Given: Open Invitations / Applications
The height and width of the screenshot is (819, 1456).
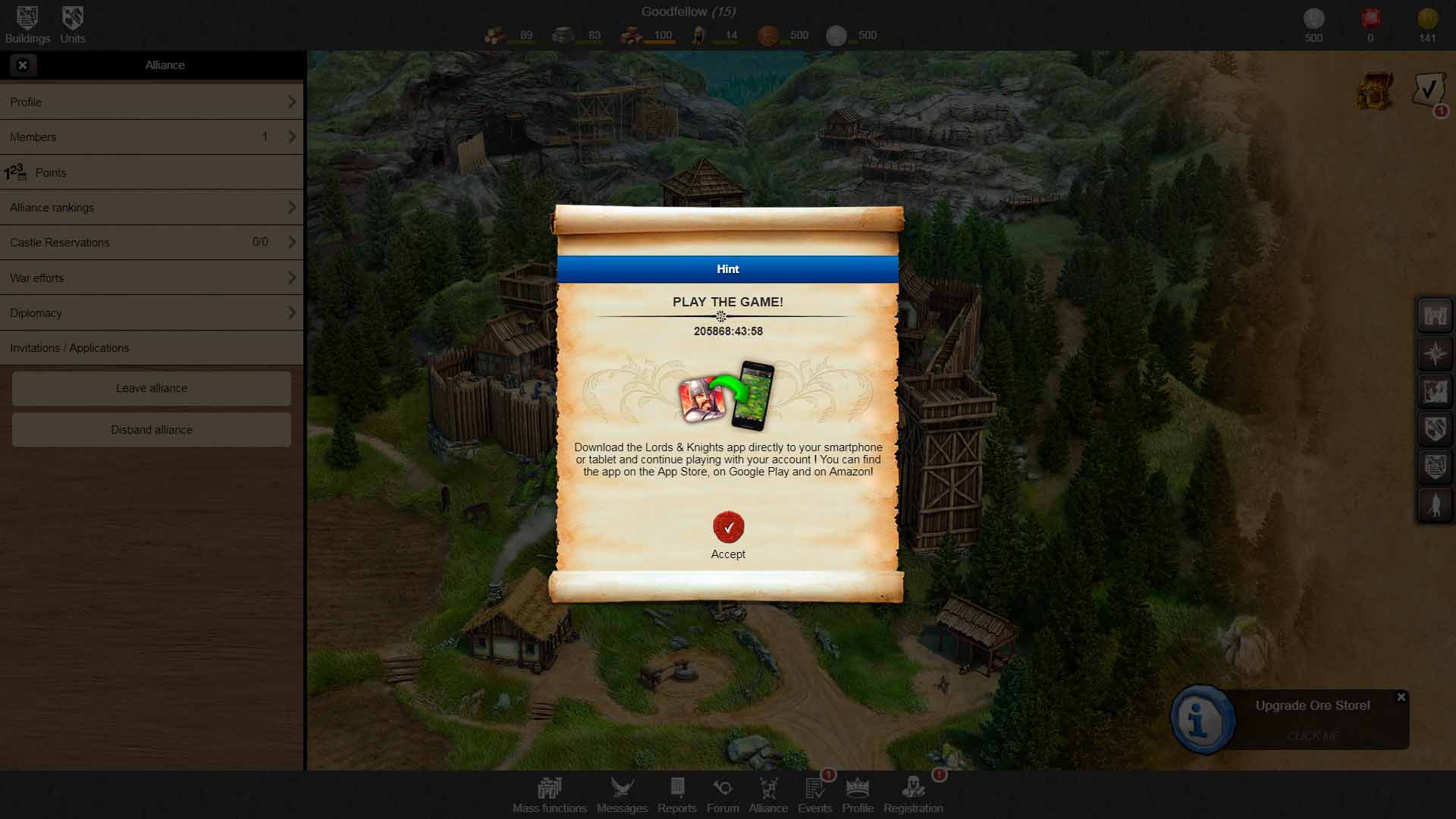Looking at the screenshot, I should (x=152, y=348).
